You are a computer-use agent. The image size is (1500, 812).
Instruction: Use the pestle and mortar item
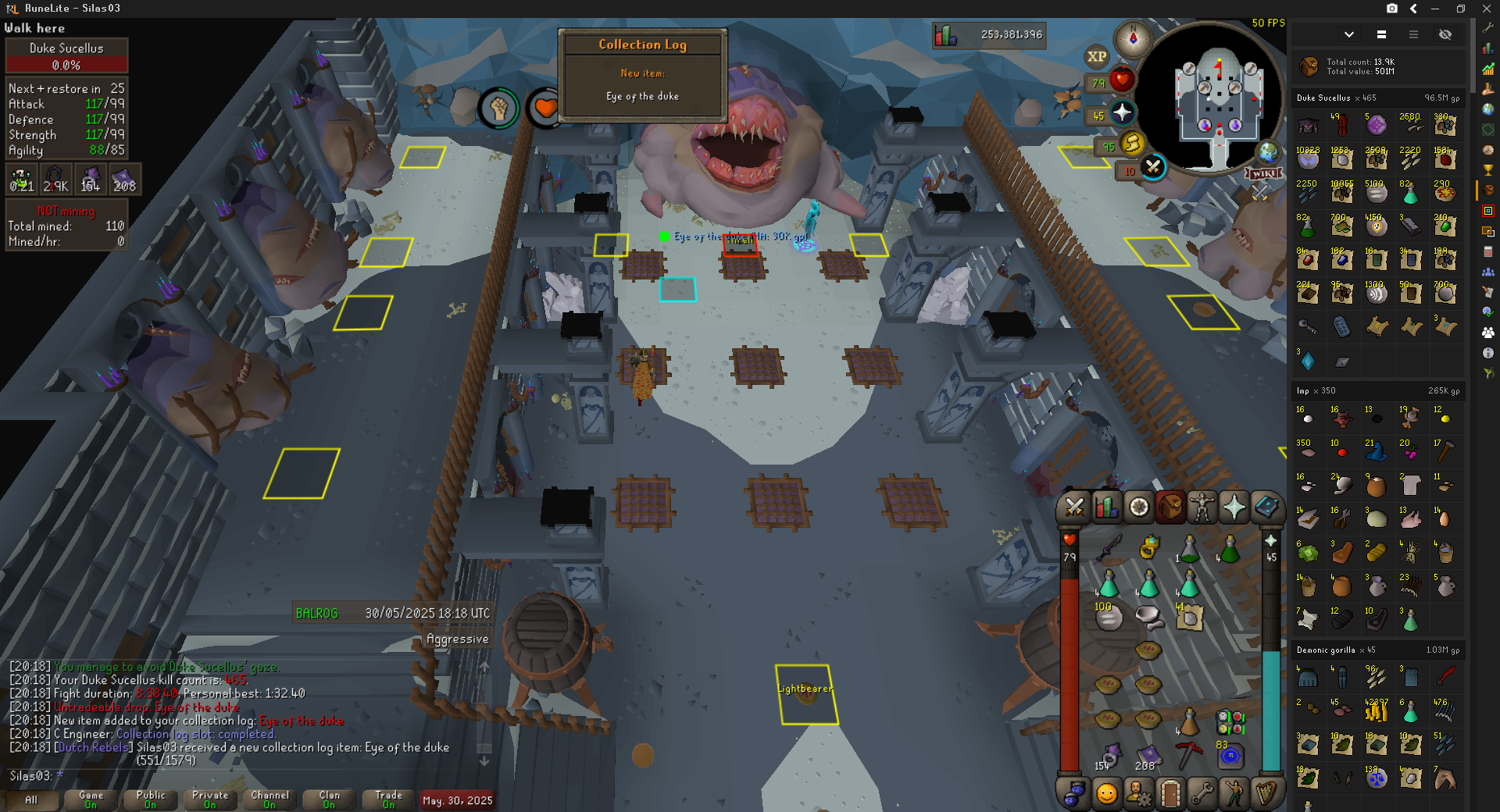tap(1148, 617)
